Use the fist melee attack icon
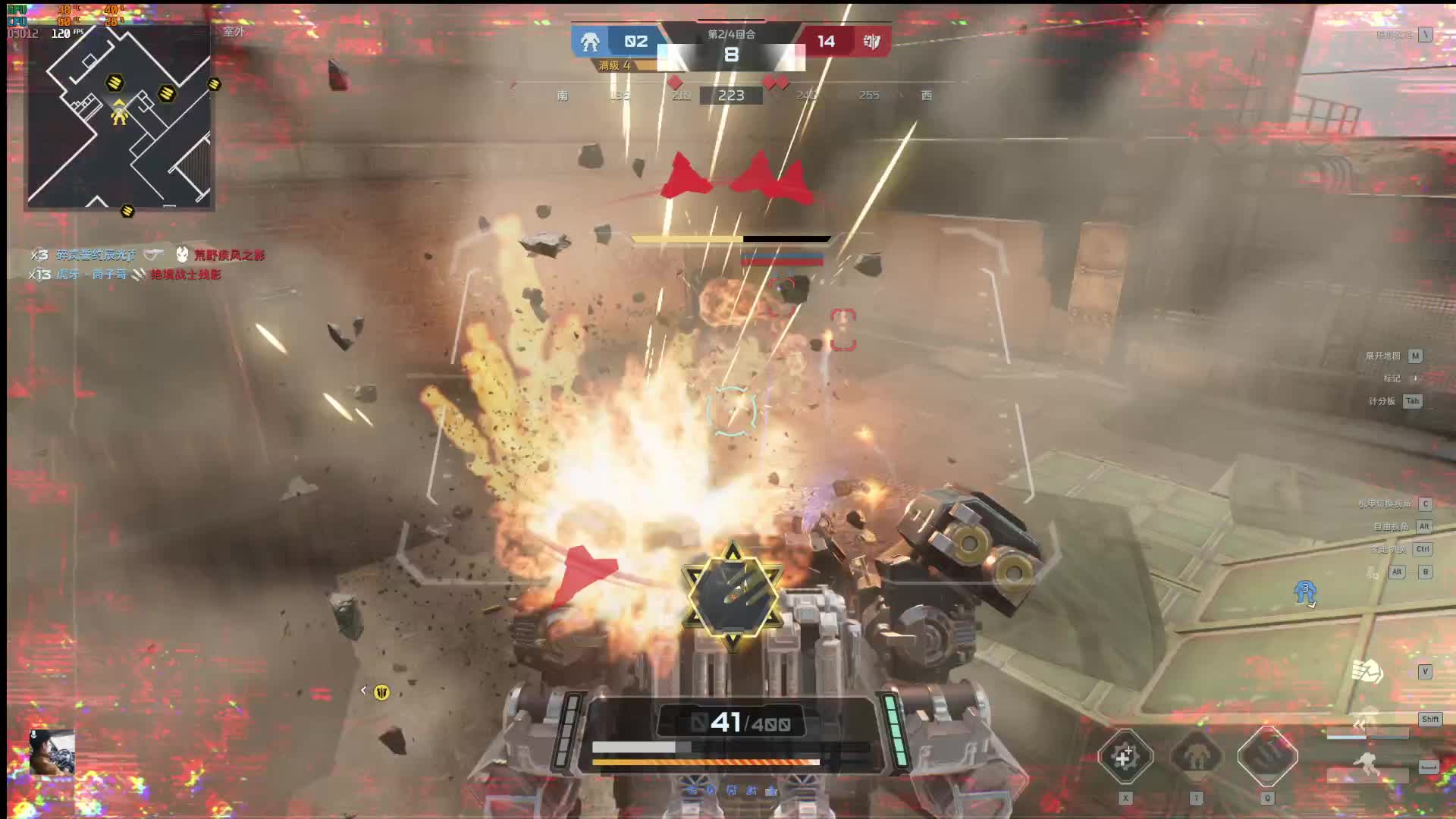Viewport: 1456px width, 819px height. 1367,671
